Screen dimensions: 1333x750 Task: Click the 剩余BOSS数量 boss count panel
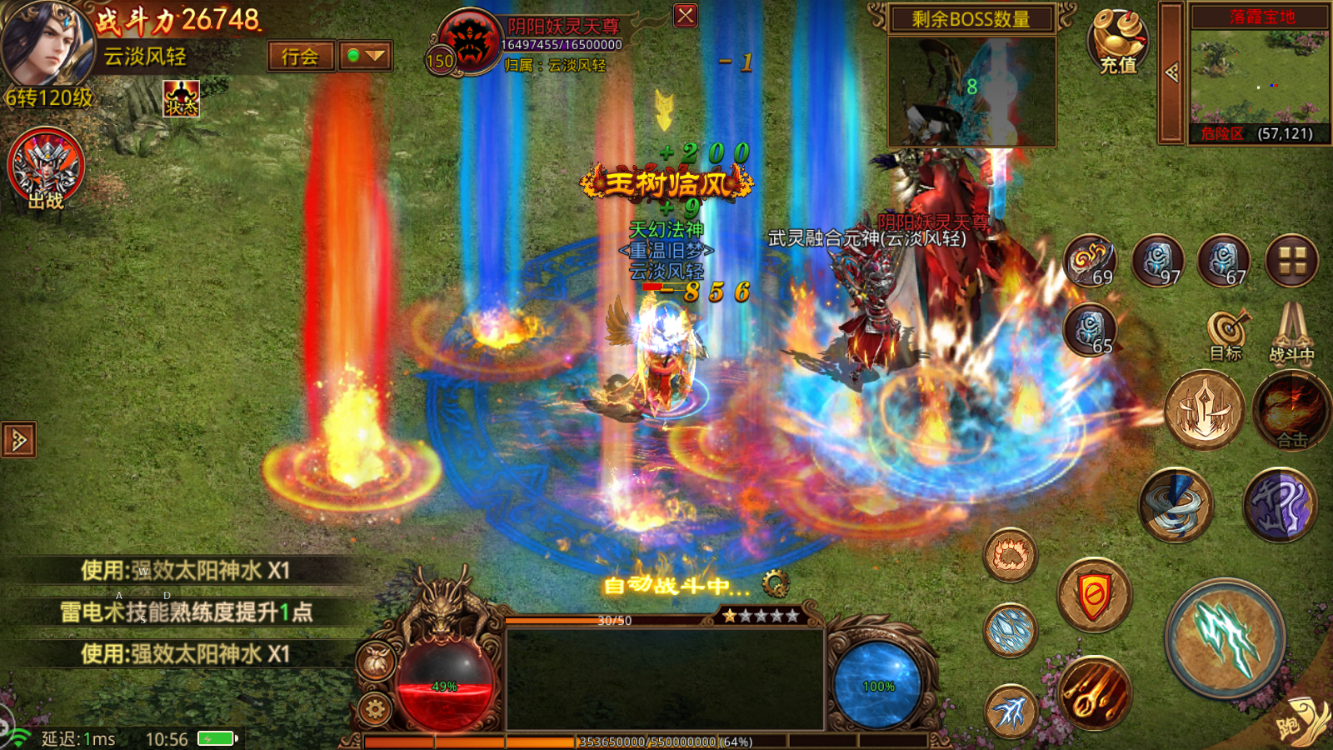click(x=972, y=18)
